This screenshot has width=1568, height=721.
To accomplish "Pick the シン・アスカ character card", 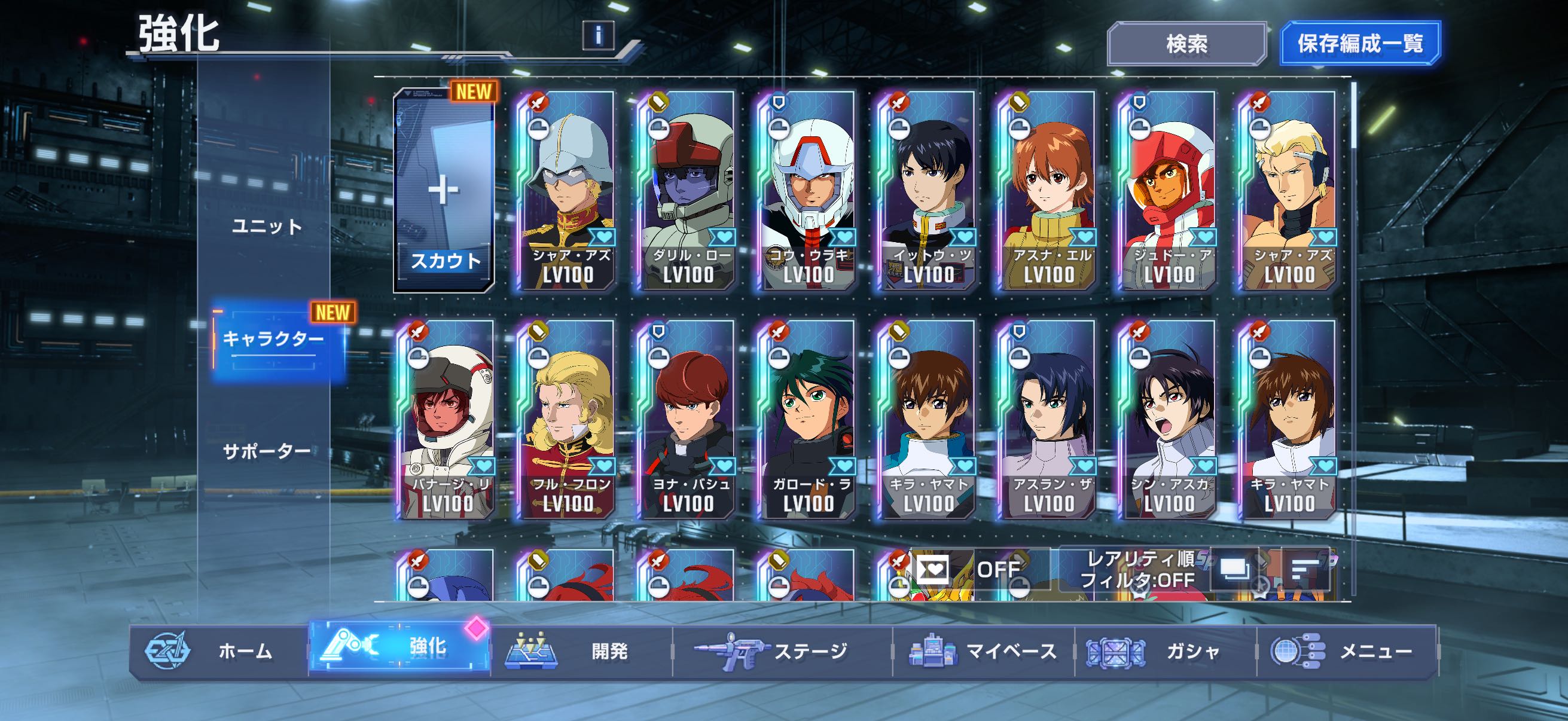I will 1167,420.
